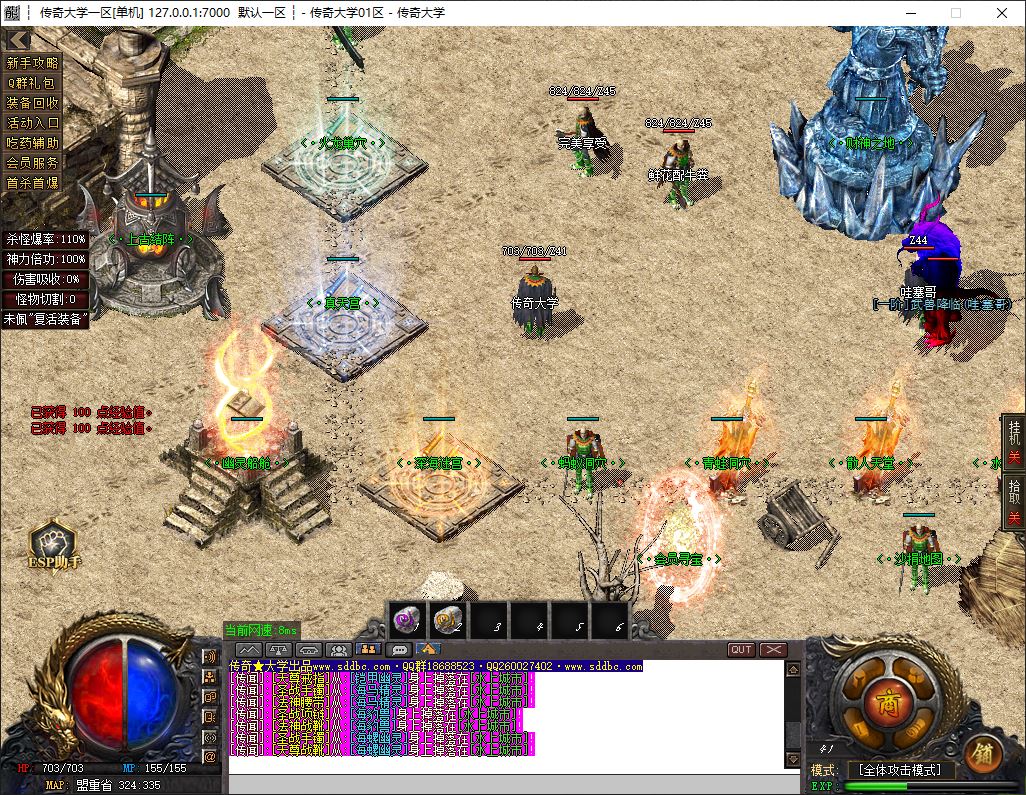Use the purple scroll in hotbar slot one

408,621
